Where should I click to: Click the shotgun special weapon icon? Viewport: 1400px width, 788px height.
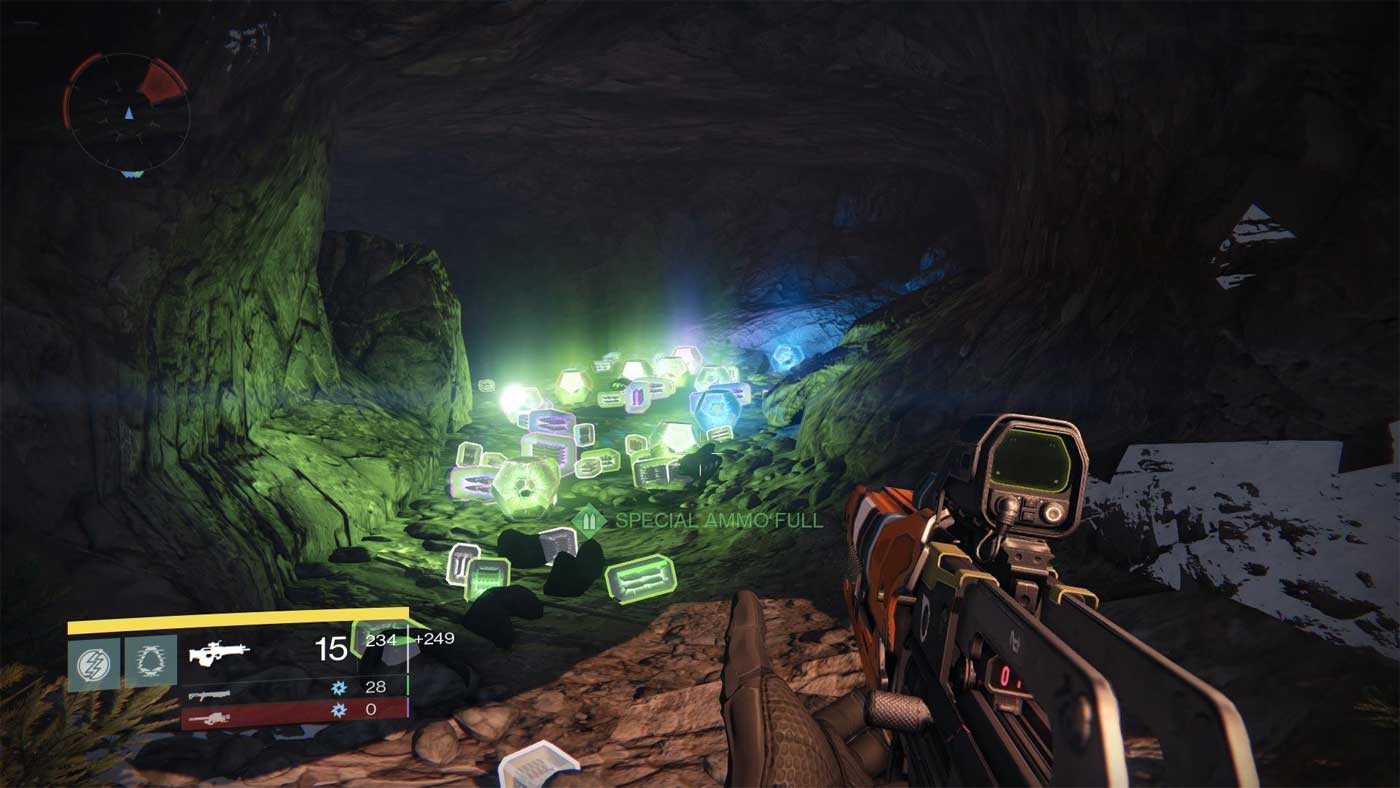(x=207, y=694)
